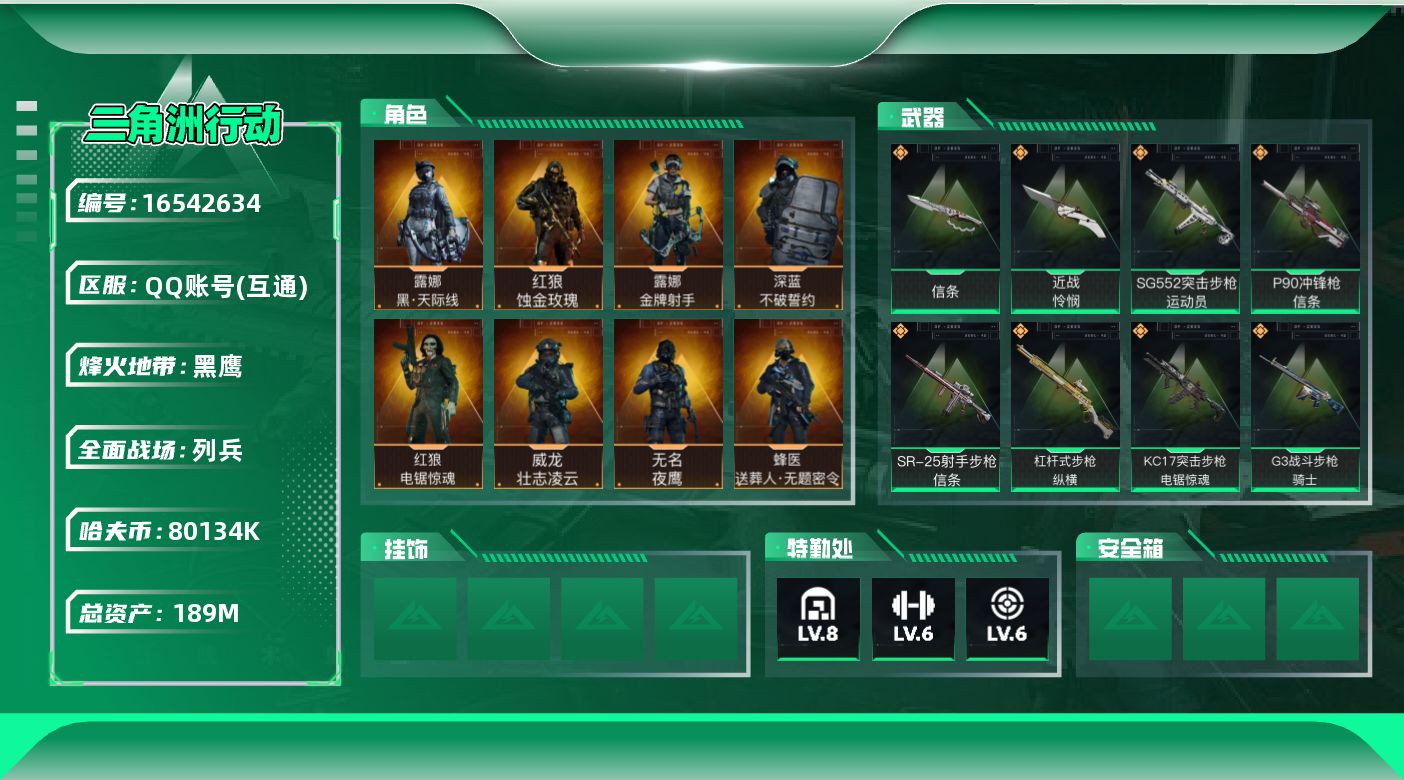Select the 近战 怜悯 melee weapon card

pyautogui.click(x=1065, y=228)
